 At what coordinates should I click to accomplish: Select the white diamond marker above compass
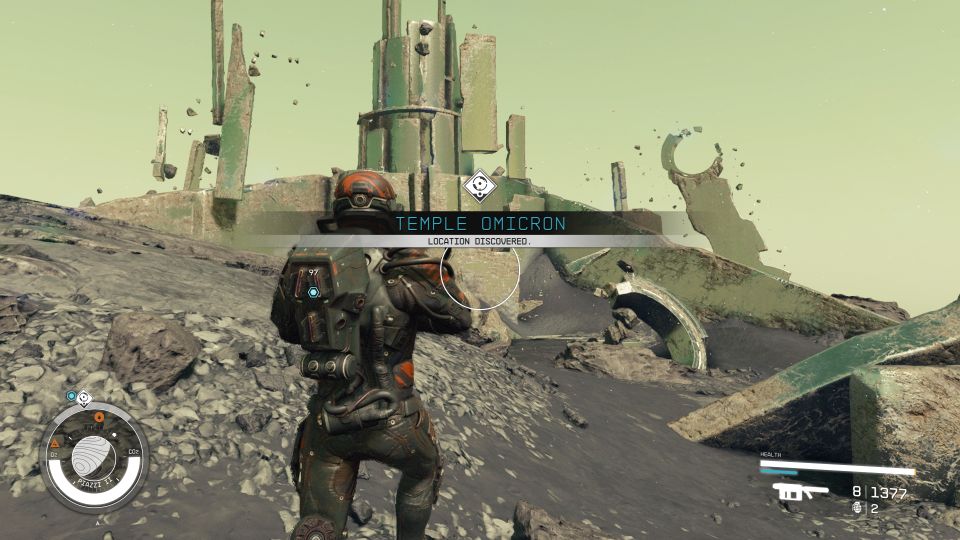[84, 396]
